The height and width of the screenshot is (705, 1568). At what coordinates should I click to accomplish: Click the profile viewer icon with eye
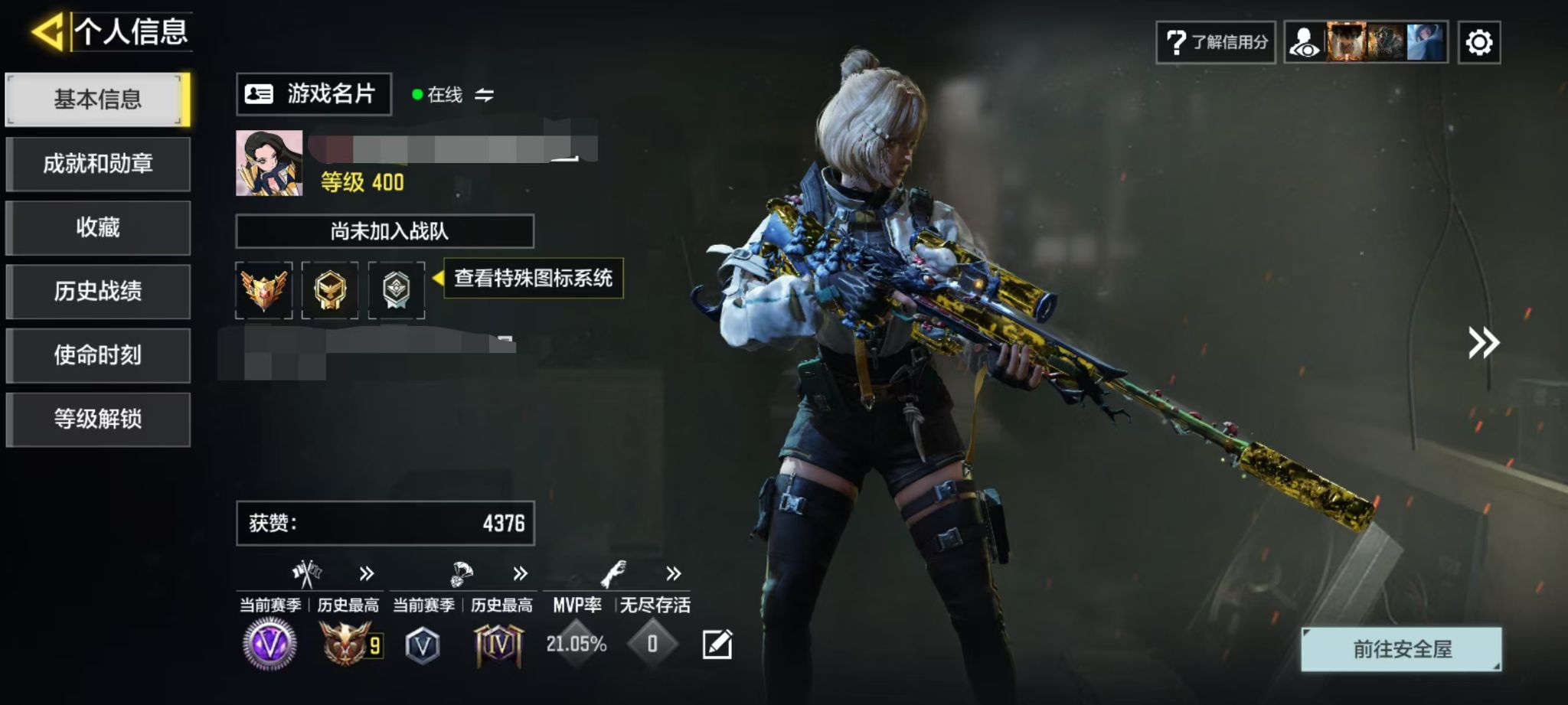pyautogui.click(x=1305, y=42)
